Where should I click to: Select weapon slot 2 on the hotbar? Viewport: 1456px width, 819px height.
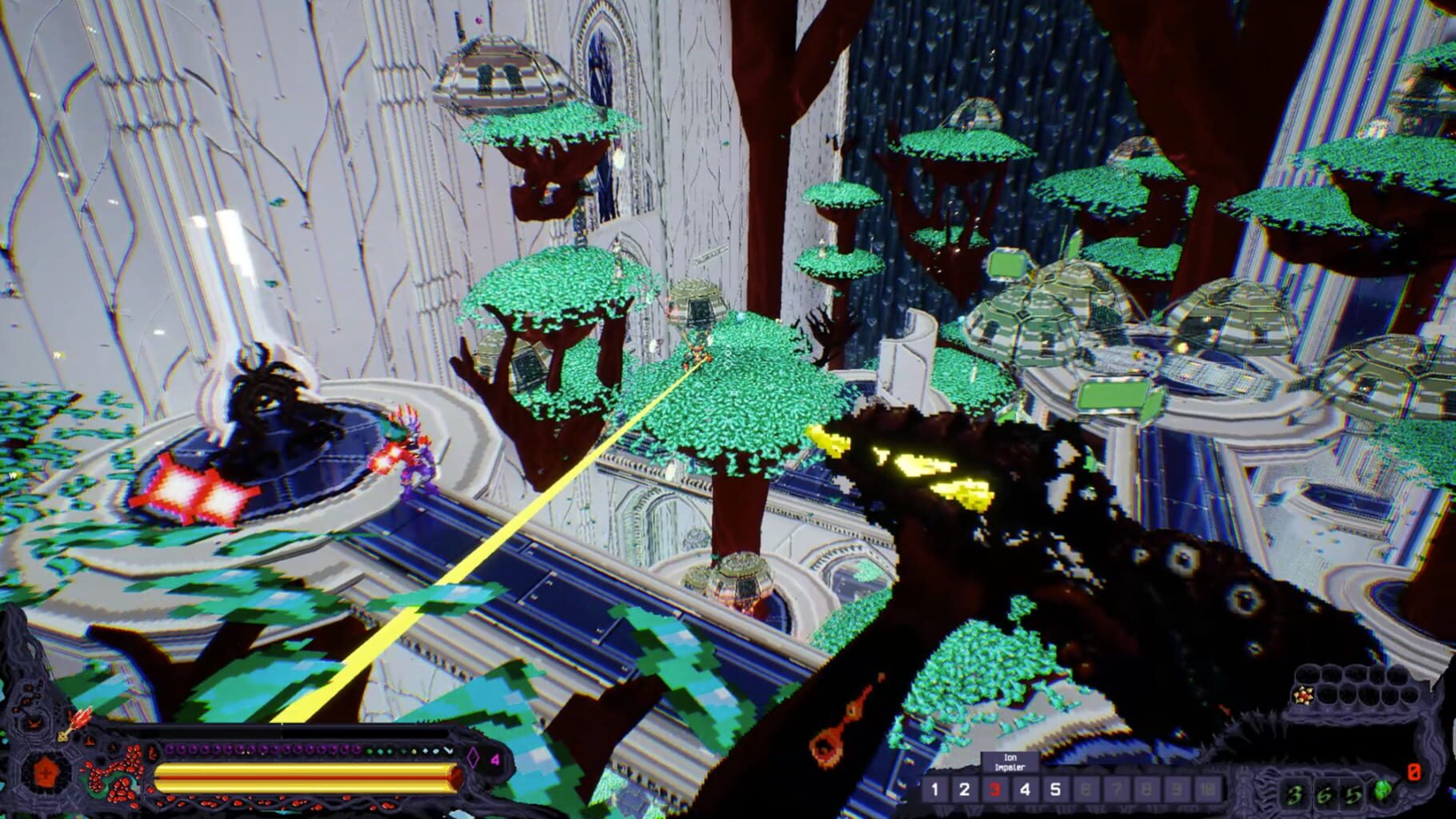pyautogui.click(x=965, y=789)
